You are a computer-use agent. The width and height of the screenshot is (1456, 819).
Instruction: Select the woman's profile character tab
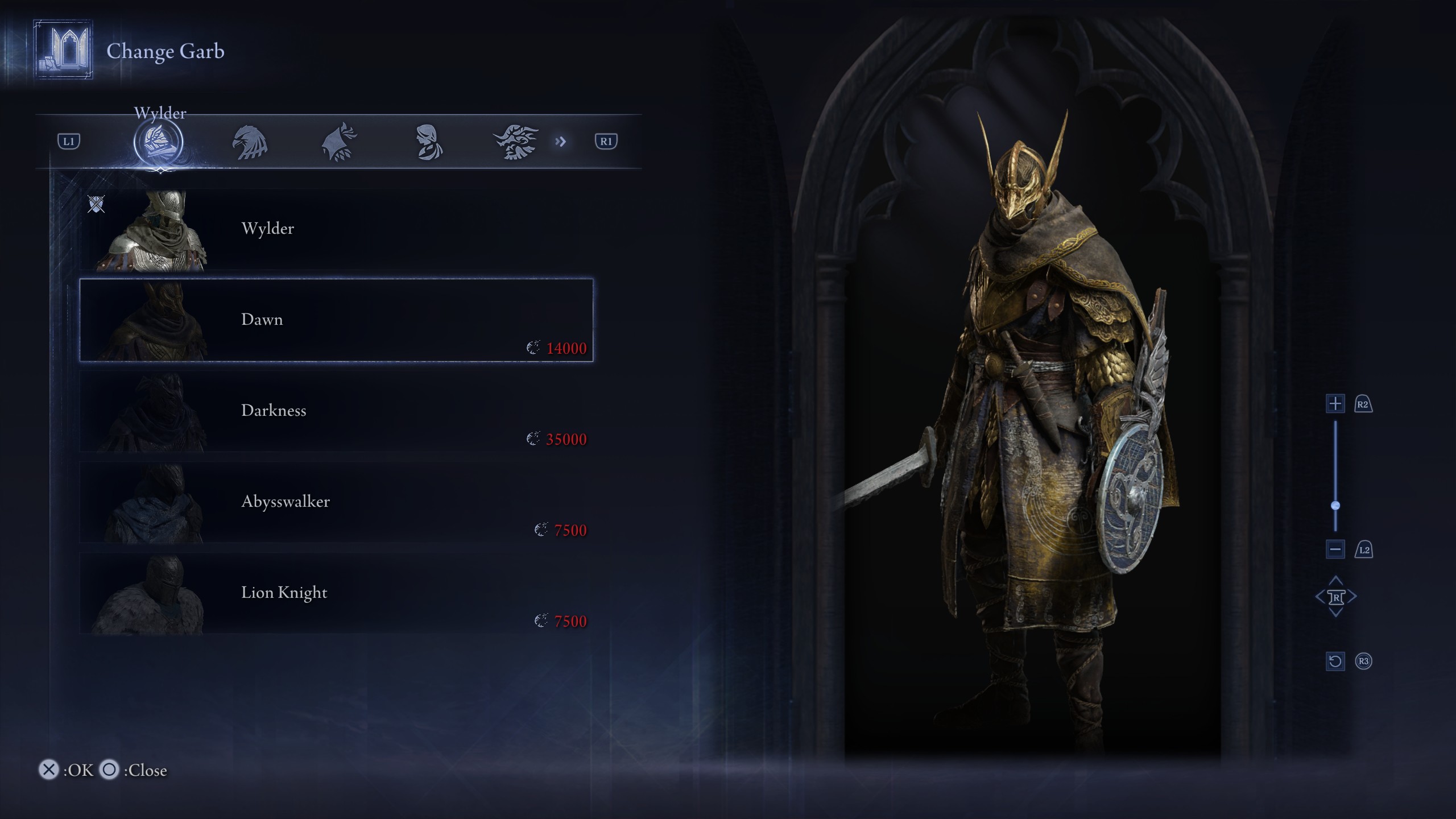[428, 142]
